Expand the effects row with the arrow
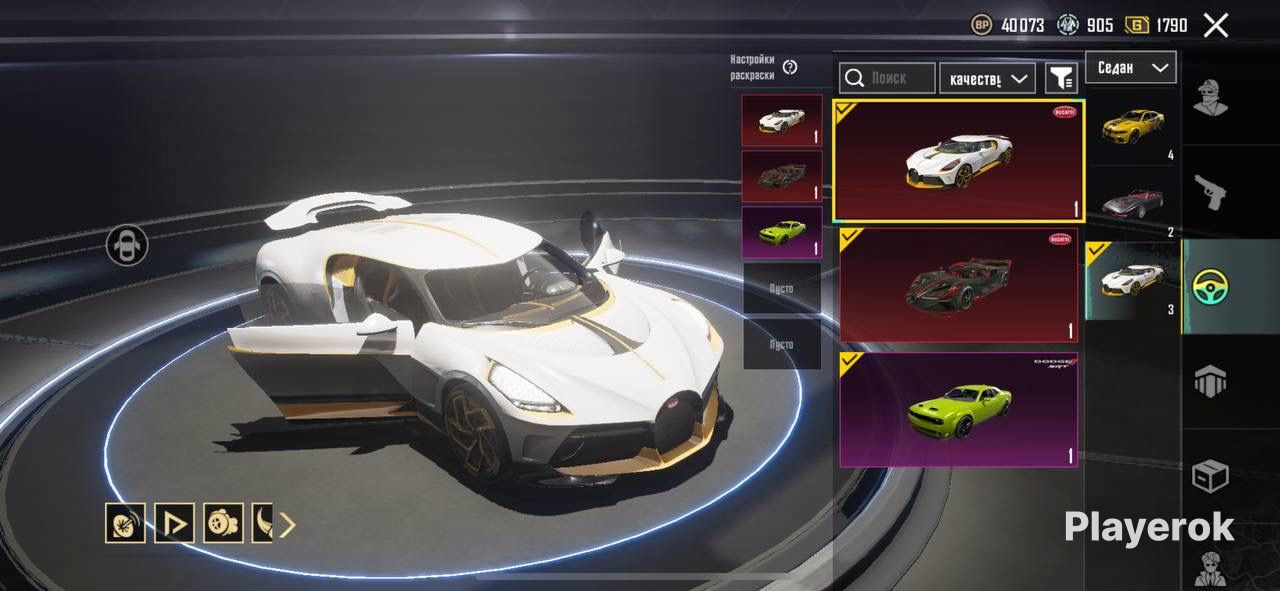This screenshot has width=1280, height=591. point(287,524)
